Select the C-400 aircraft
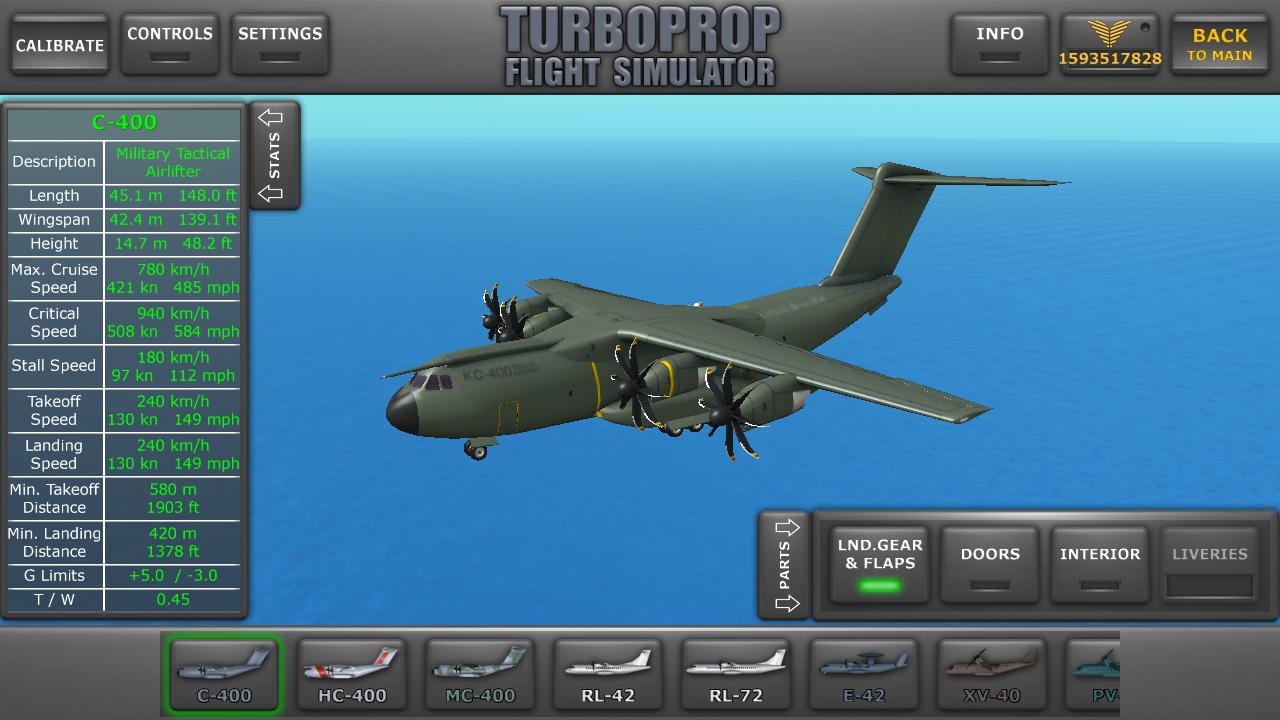This screenshot has width=1280, height=720. coord(224,675)
